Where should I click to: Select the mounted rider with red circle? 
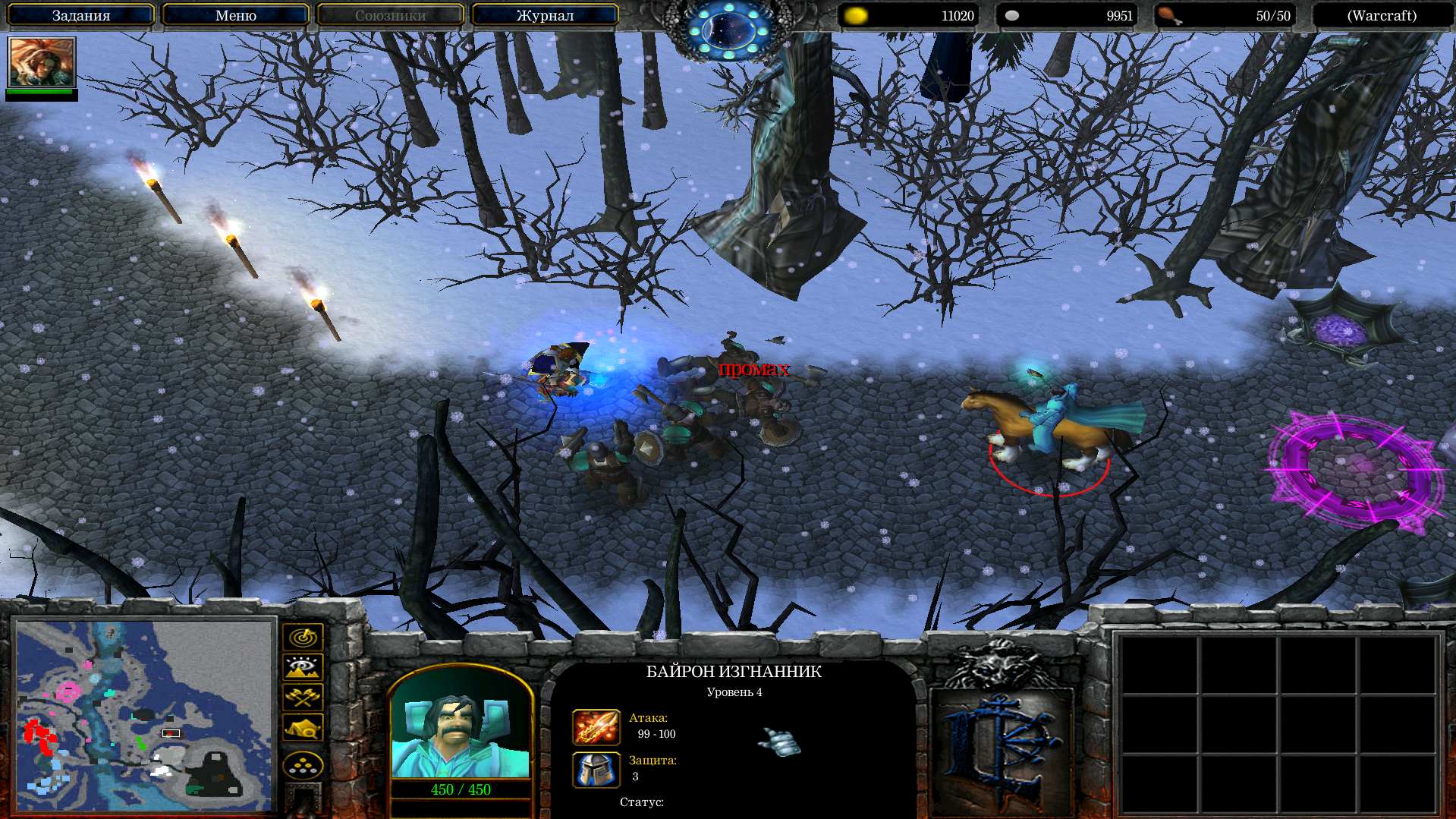pos(1051,429)
